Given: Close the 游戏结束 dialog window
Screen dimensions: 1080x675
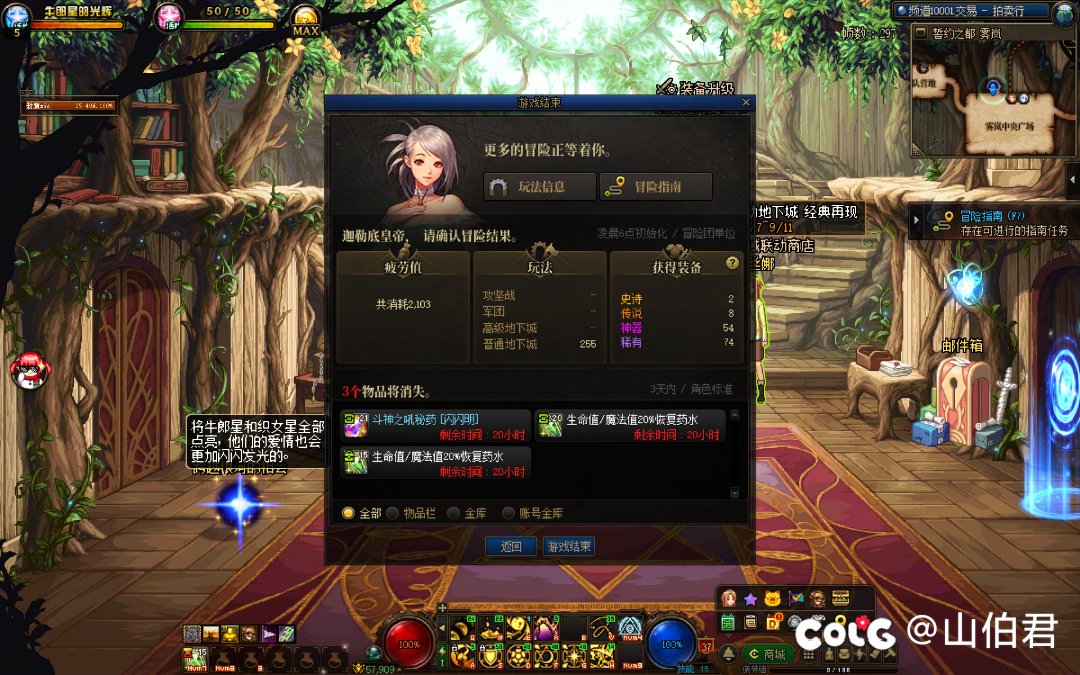Looking at the screenshot, I should click(746, 102).
